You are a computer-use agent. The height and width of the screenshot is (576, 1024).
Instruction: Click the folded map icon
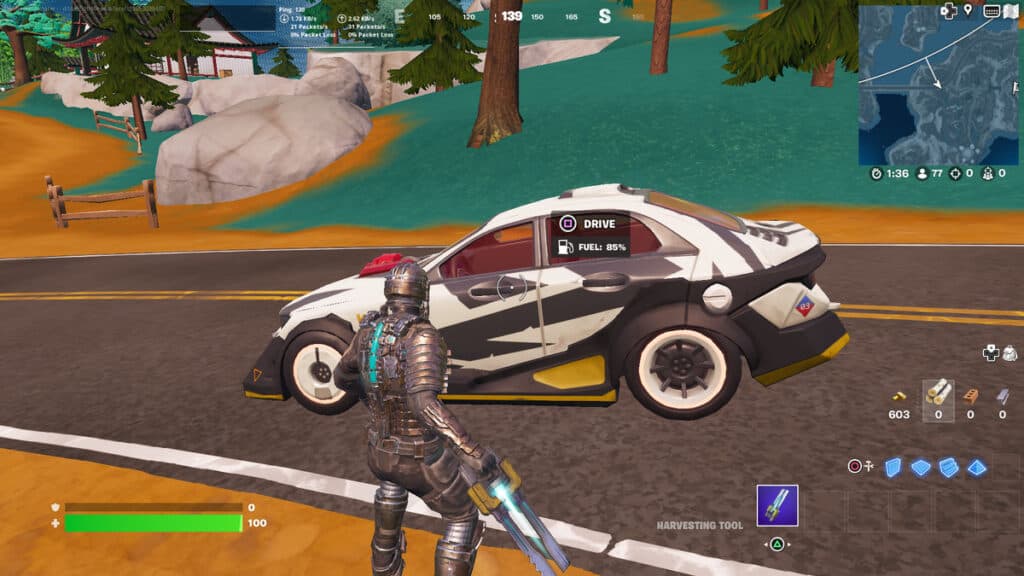point(1009,11)
